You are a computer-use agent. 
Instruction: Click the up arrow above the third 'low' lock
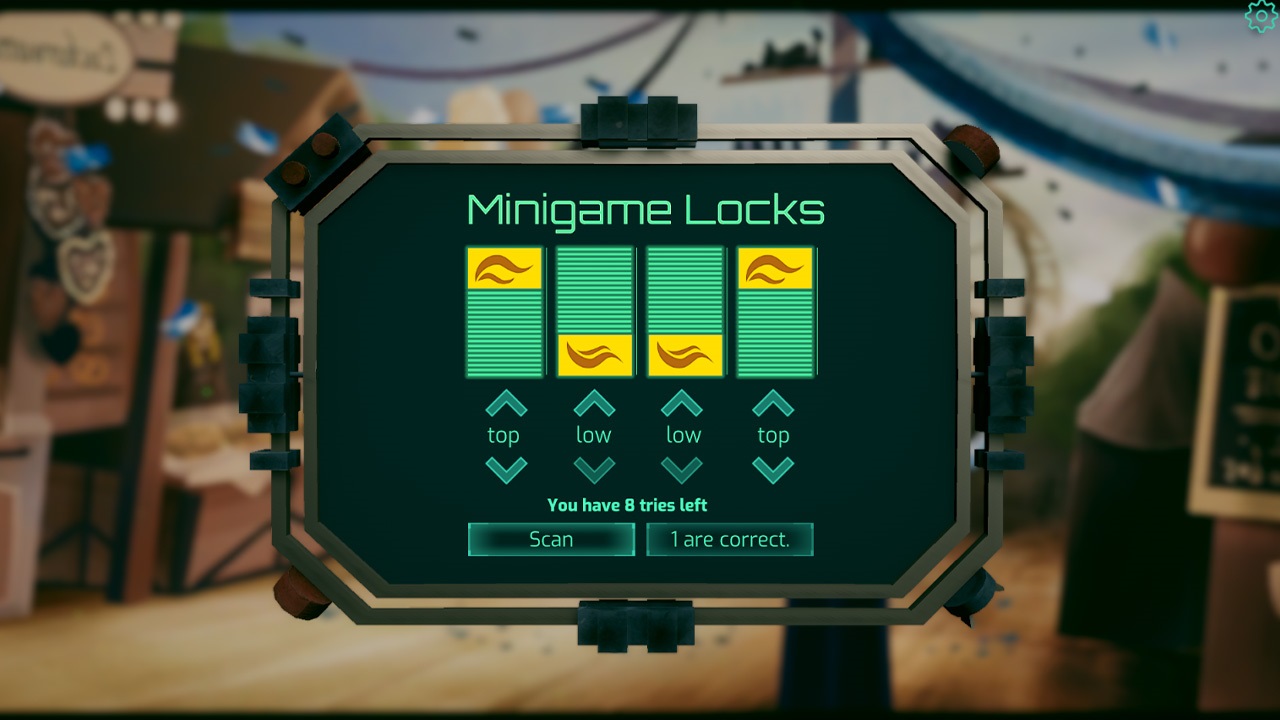[684, 402]
